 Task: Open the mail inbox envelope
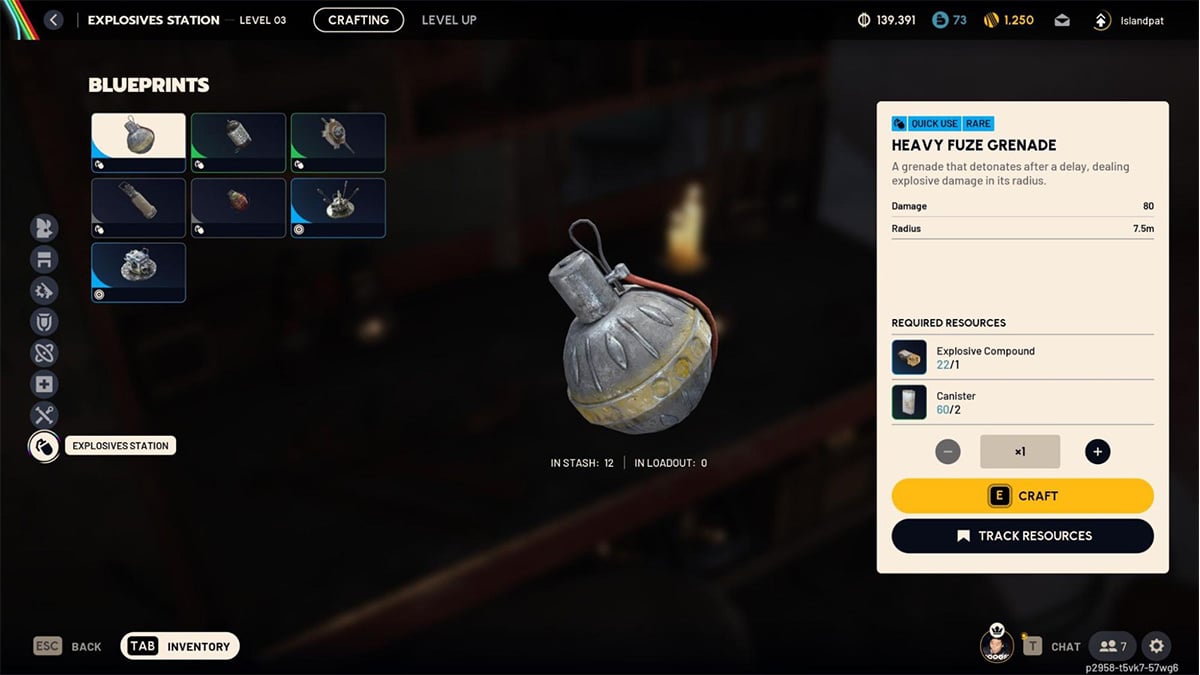tap(1061, 20)
